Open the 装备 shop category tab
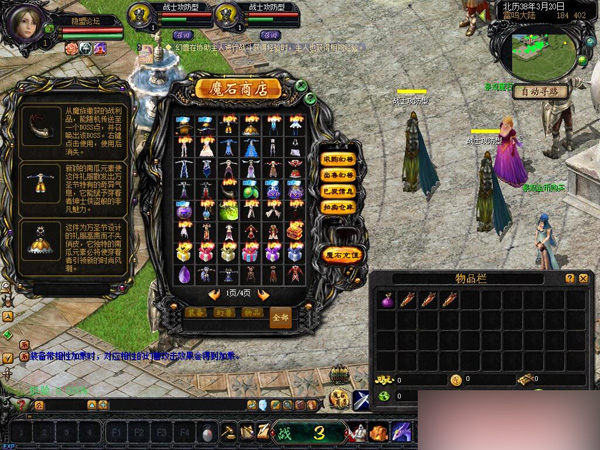600x450 pixels. (196, 312)
